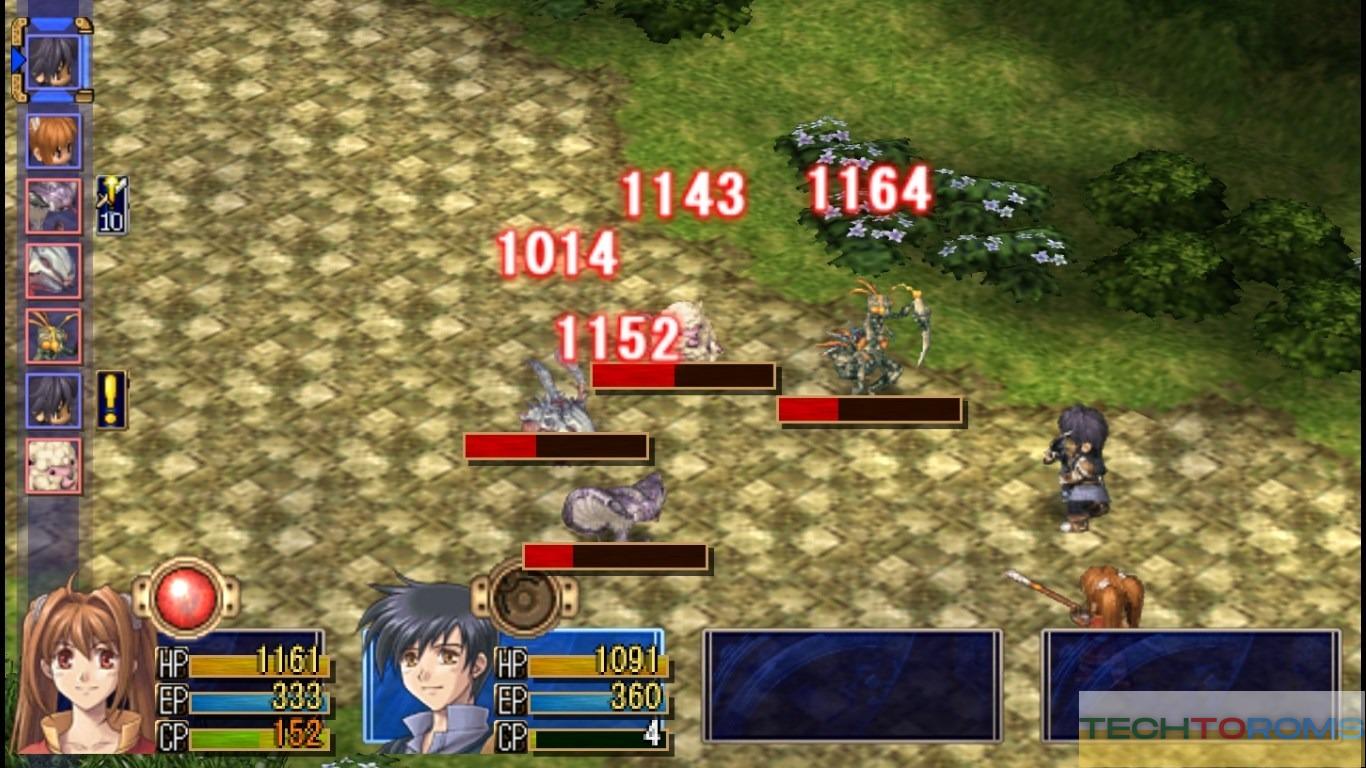
Task: Choose the insect enemy turn order portrait
Action: (x=53, y=336)
